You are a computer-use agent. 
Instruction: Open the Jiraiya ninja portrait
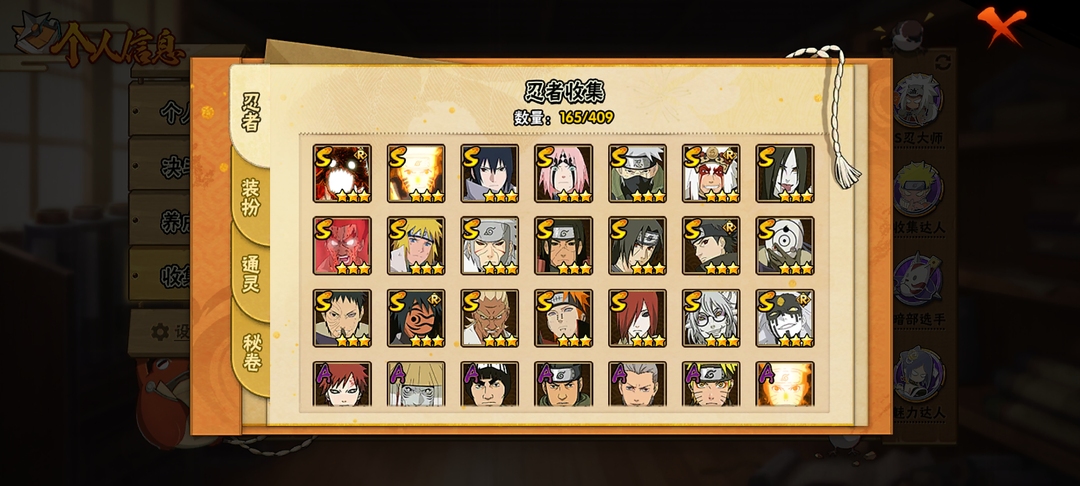[x=711, y=173]
